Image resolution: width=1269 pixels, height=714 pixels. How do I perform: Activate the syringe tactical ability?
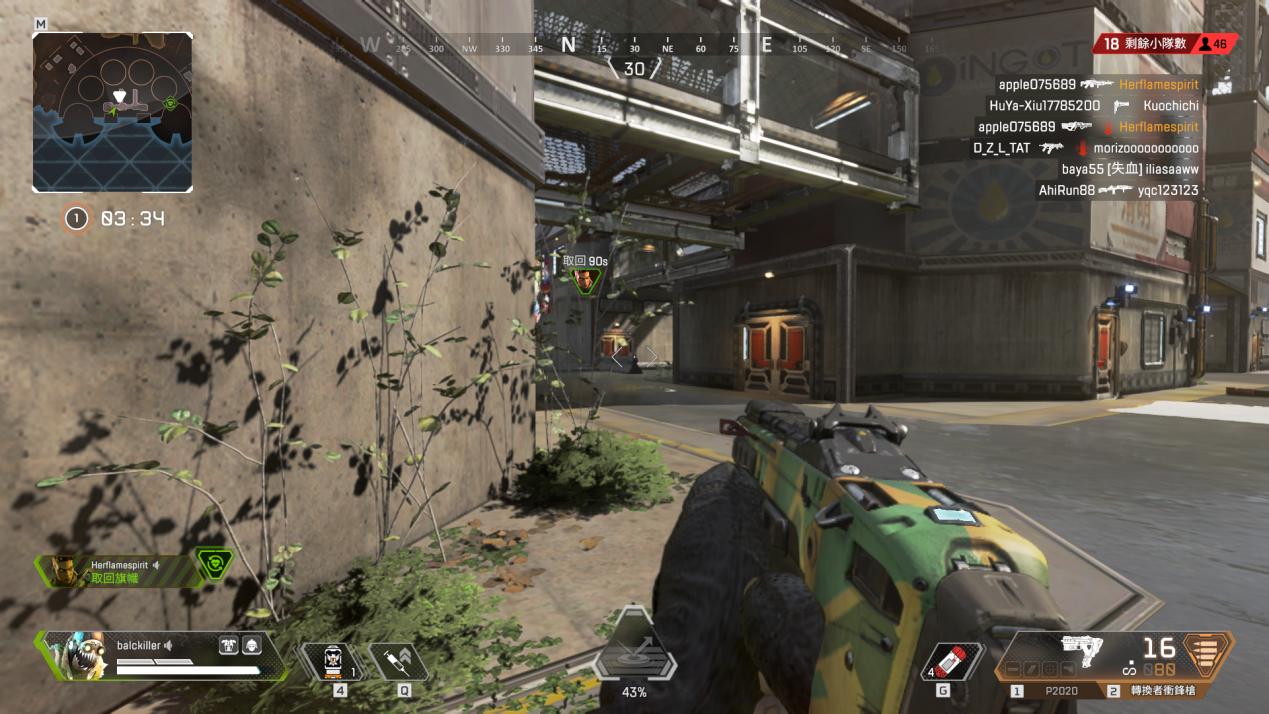click(397, 661)
